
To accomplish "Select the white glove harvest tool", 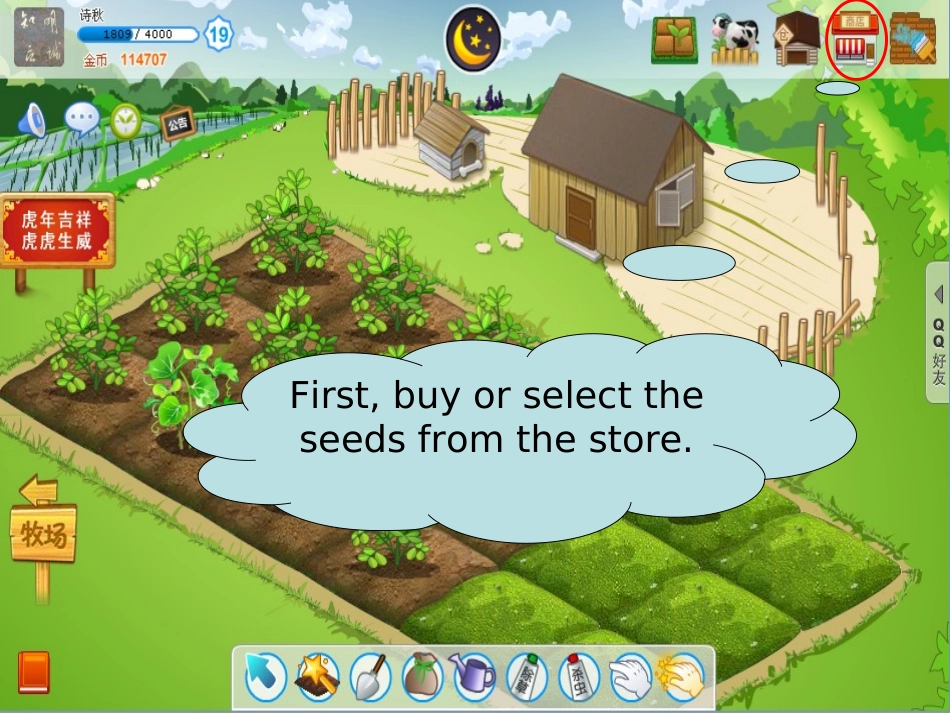I will pyautogui.click(x=630, y=677).
